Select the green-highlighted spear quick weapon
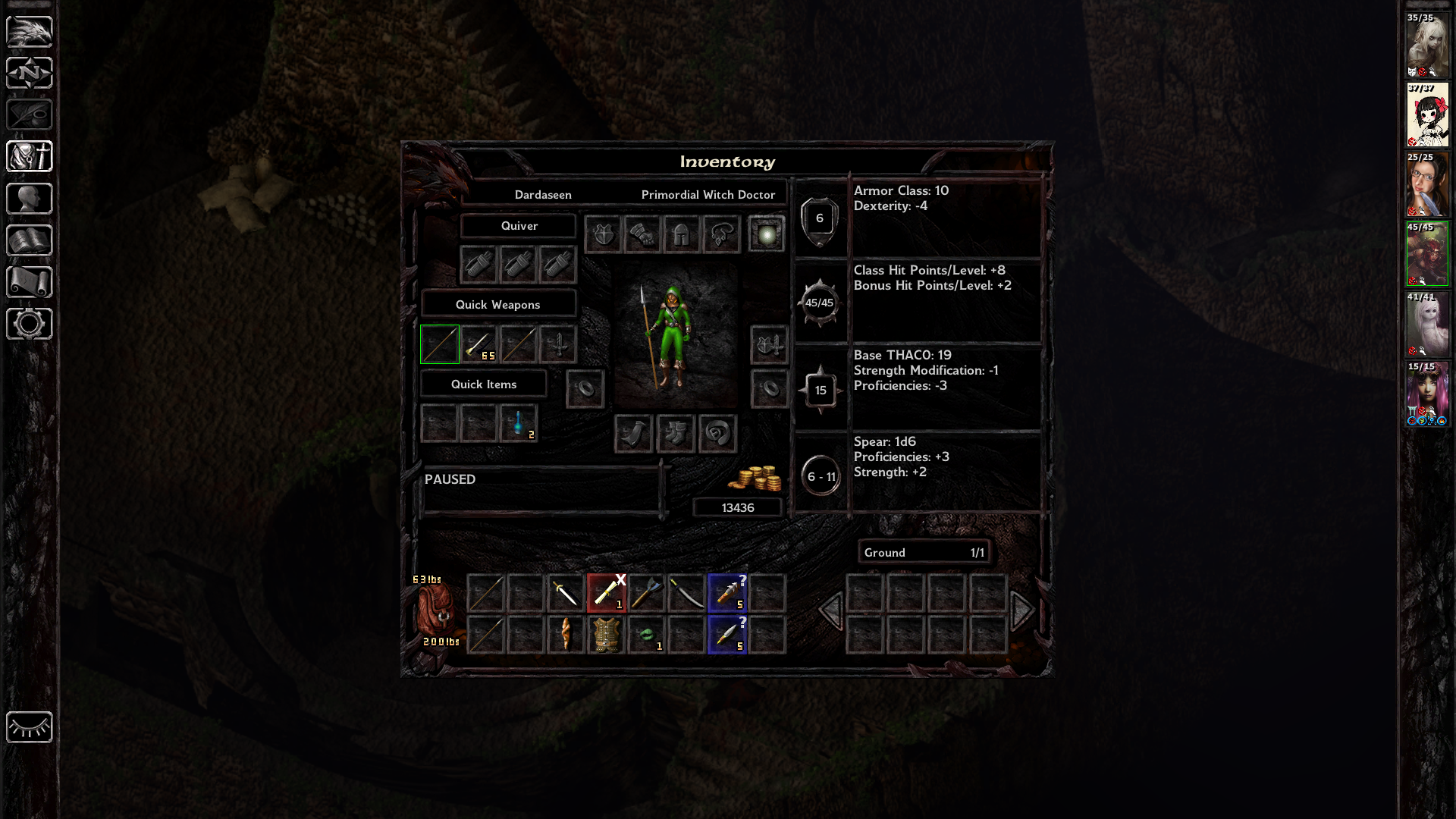The image size is (1456, 819). coord(440,344)
